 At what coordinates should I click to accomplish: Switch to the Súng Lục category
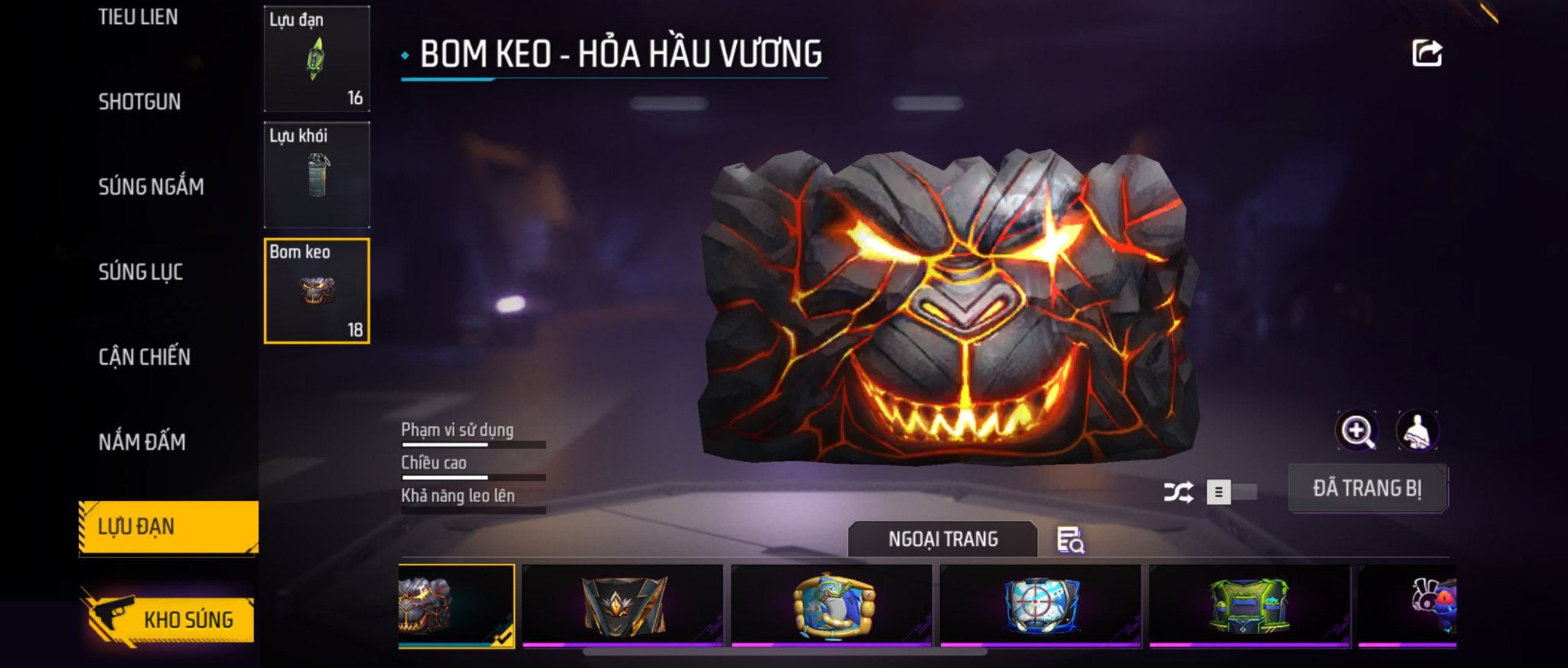[x=140, y=272]
